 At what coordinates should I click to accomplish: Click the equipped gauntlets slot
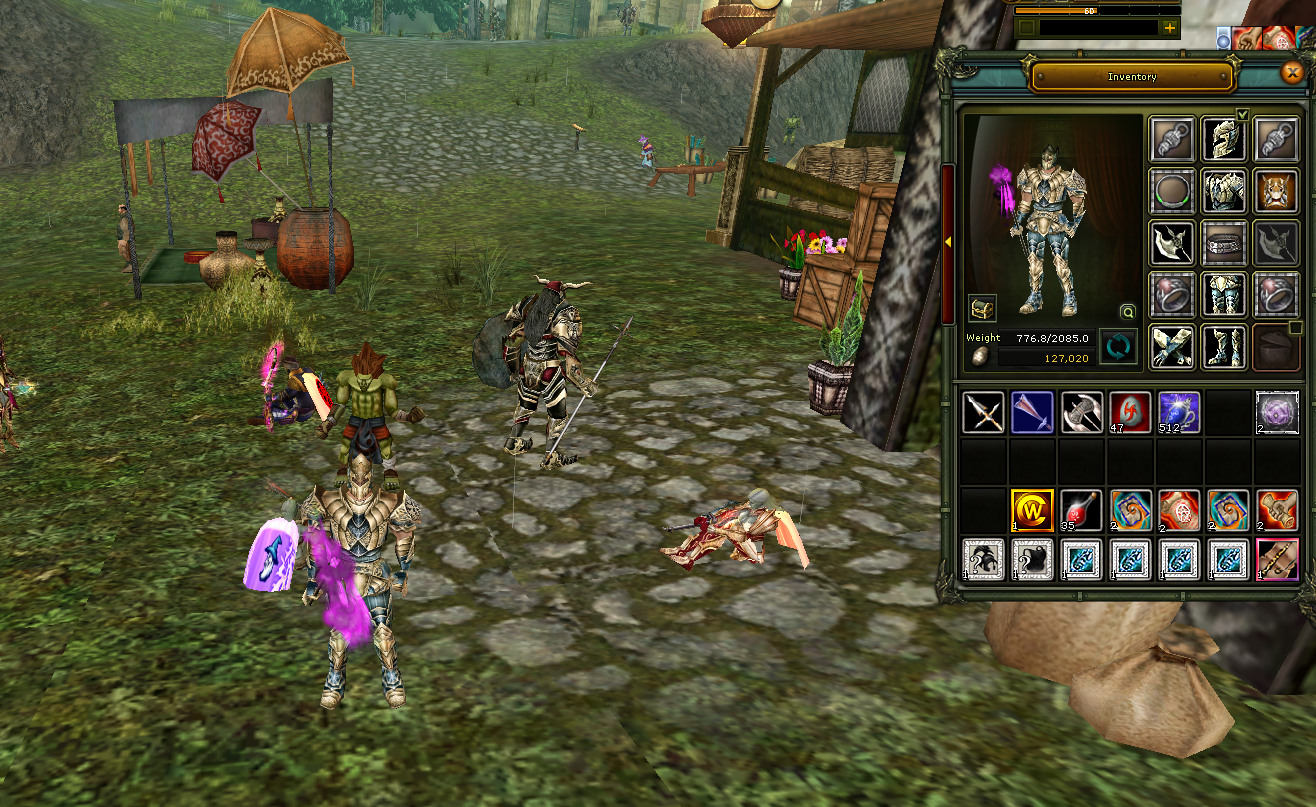pos(1172,345)
